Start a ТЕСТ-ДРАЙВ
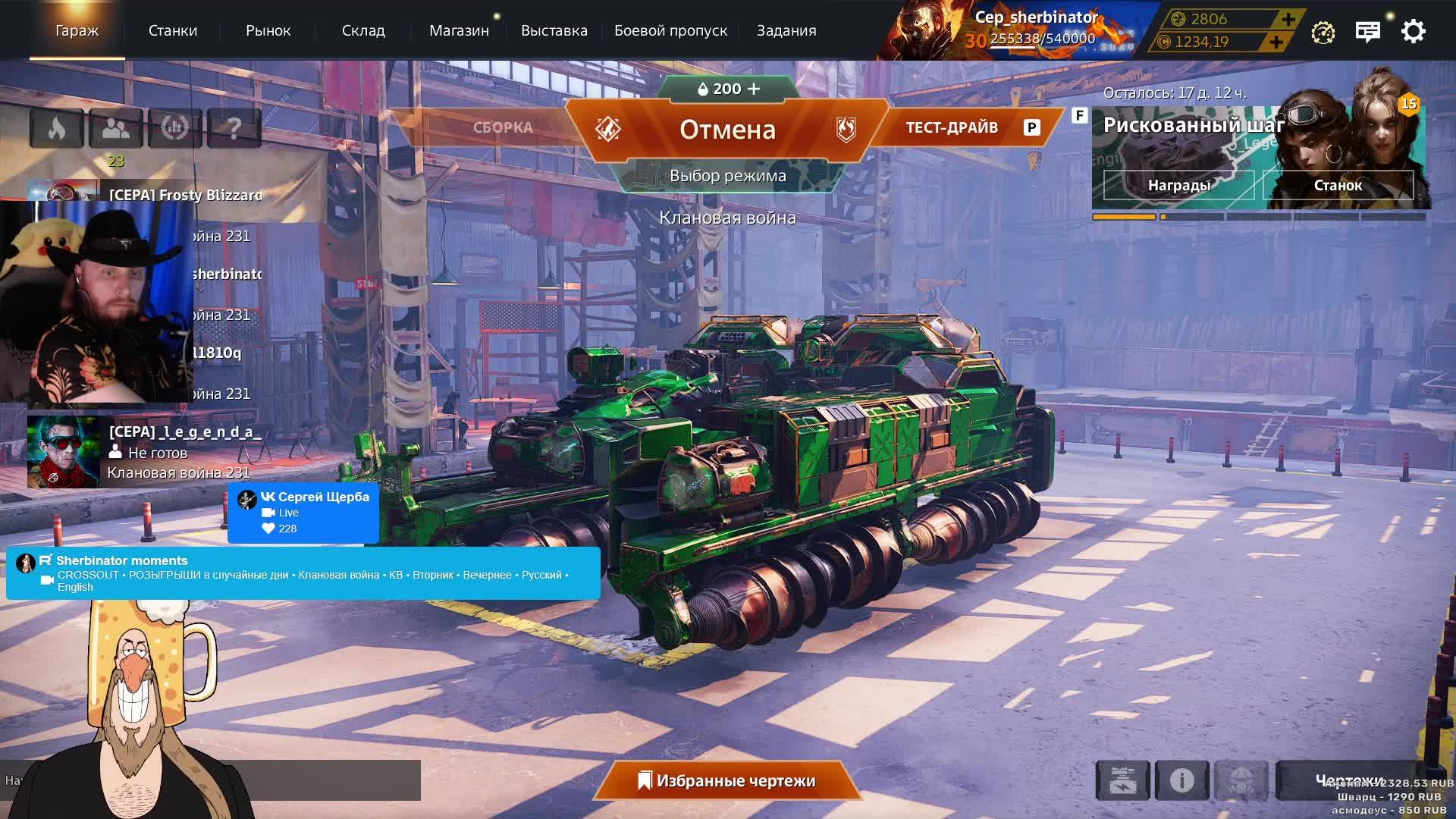The image size is (1456, 819). click(952, 127)
